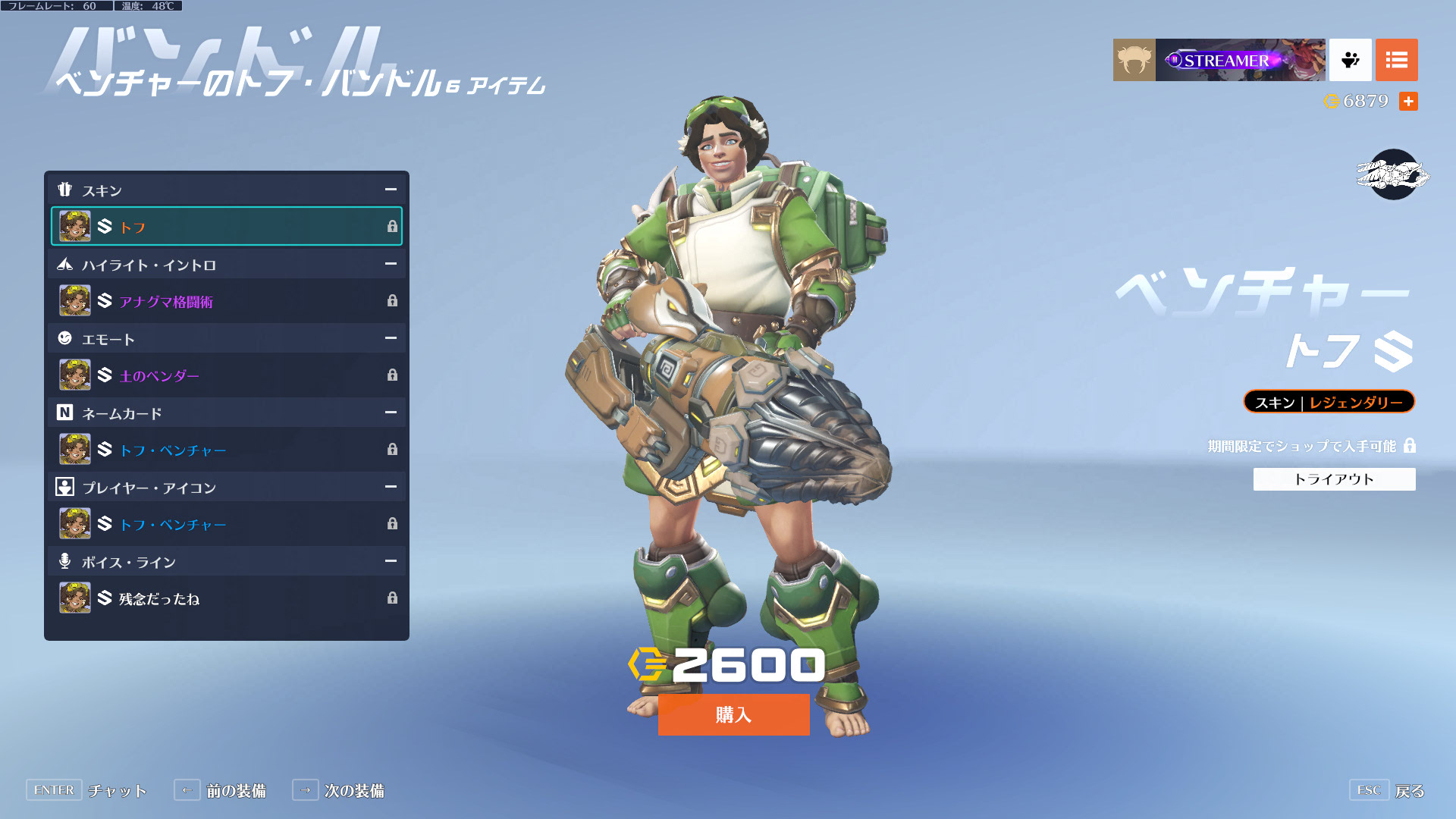
Task: Click the orange 購入 purchase button
Action: (733, 714)
